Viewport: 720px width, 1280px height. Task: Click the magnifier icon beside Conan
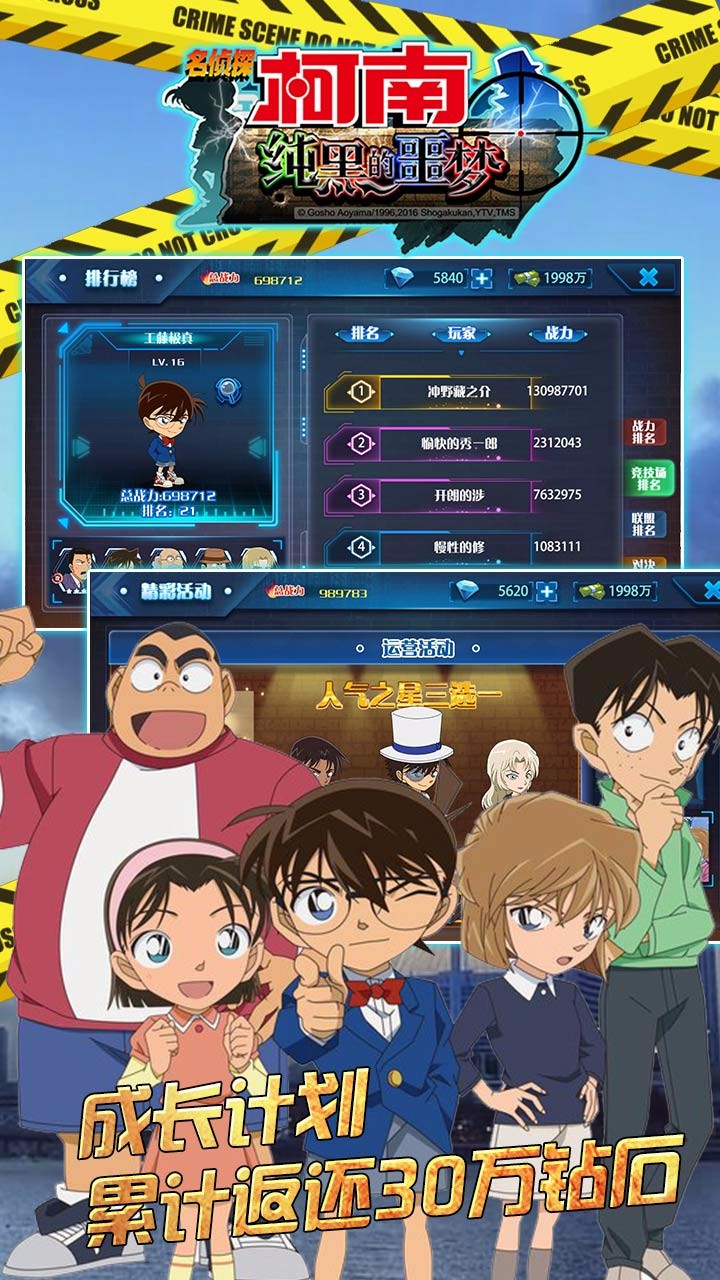coord(229,390)
